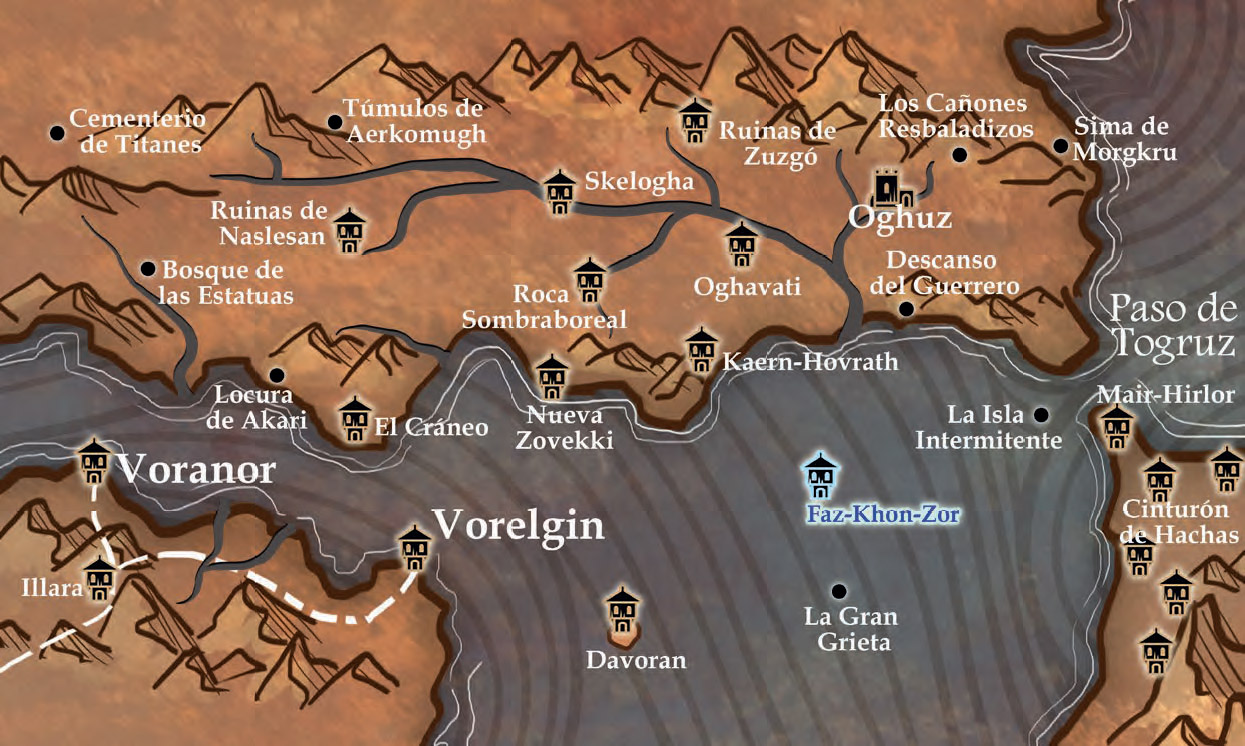Choose the Voranor settlement marker
Viewport: 1245px width, 746px height.
[94, 459]
